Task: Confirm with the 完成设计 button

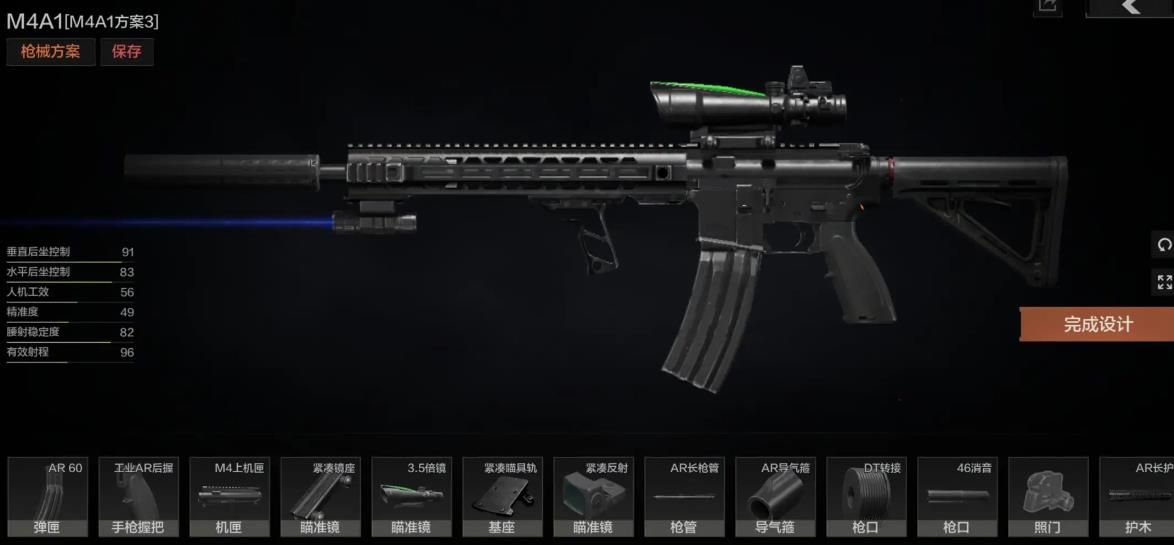Action: [x=1097, y=325]
